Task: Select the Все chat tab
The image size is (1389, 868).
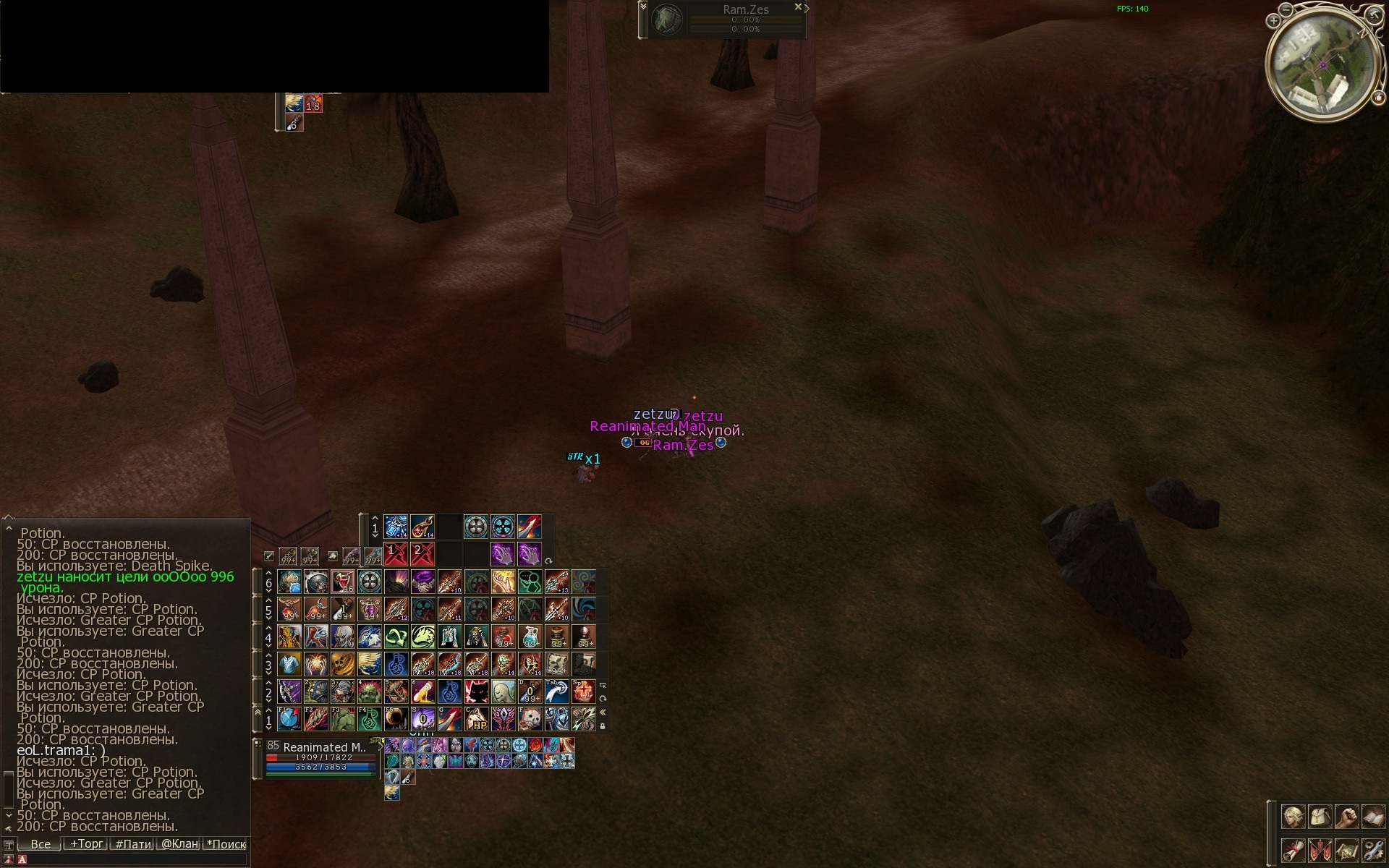Action: pos(41,843)
